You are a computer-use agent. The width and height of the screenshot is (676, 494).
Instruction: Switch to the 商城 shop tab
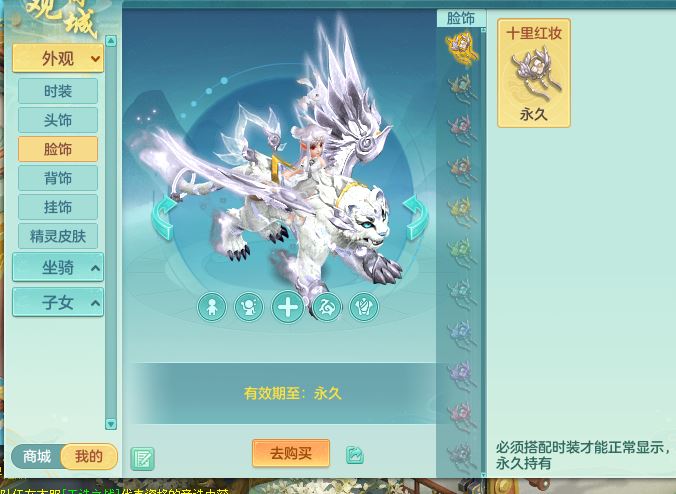click(x=37, y=457)
